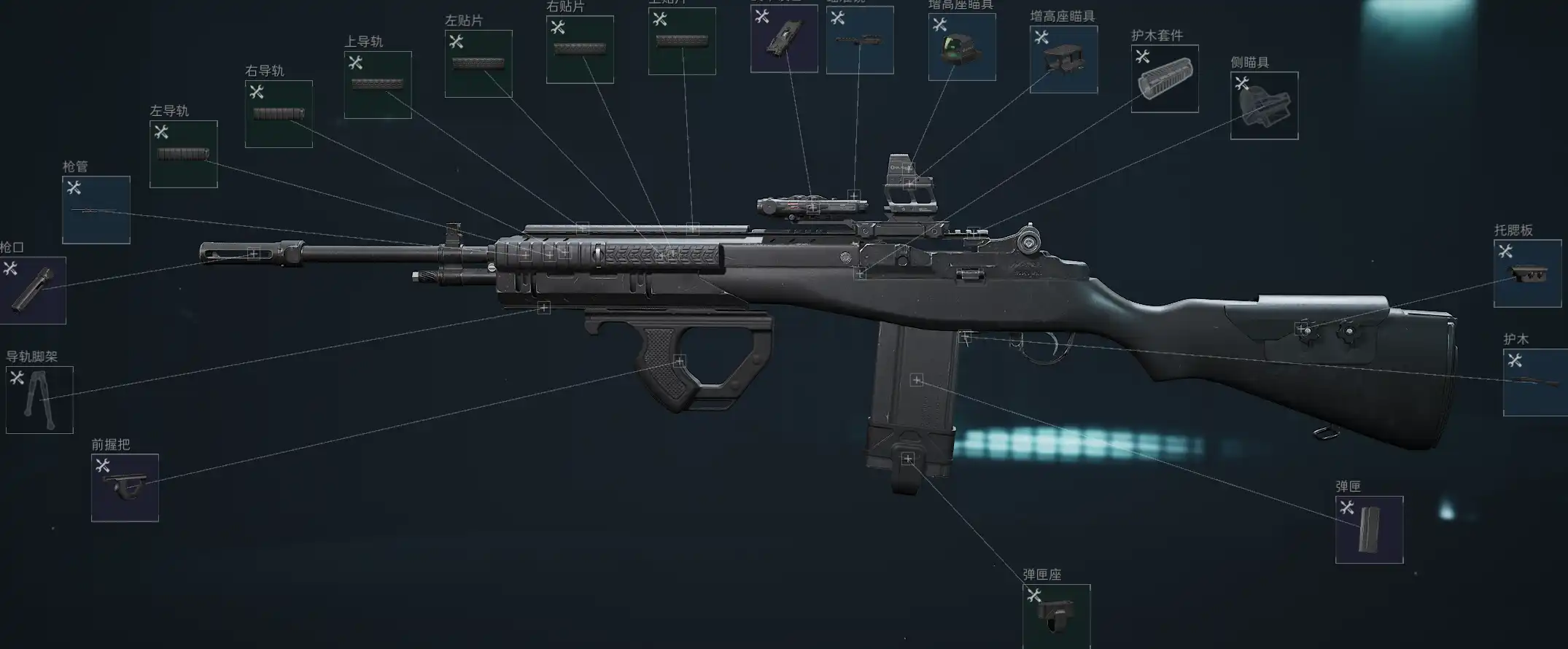Open the 弹匣 magazine slot
1568x649 pixels.
point(1369,530)
